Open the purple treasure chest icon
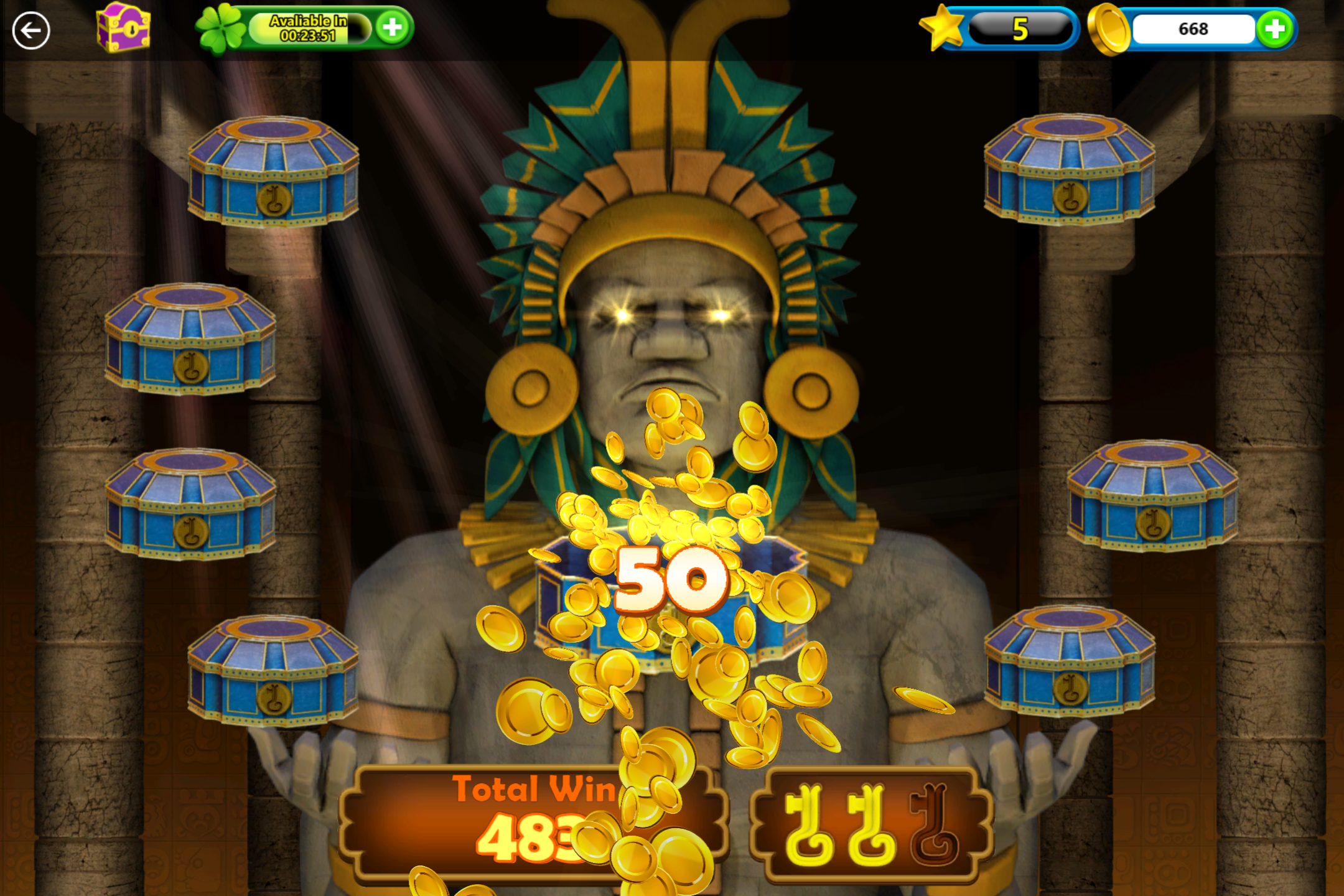Image resolution: width=1344 pixels, height=896 pixels. click(121, 28)
